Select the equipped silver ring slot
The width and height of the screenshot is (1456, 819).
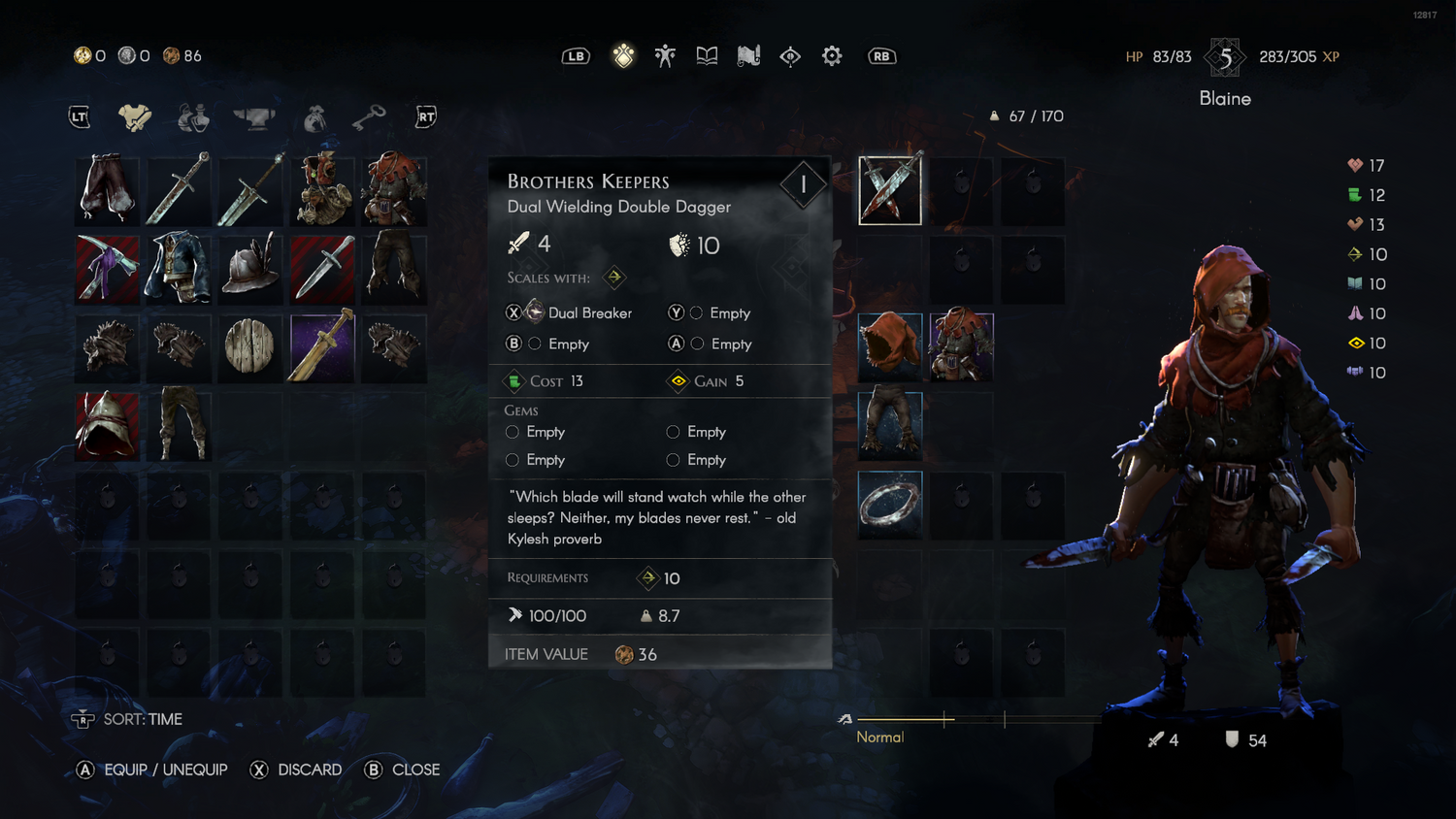pyautogui.click(x=890, y=505)
